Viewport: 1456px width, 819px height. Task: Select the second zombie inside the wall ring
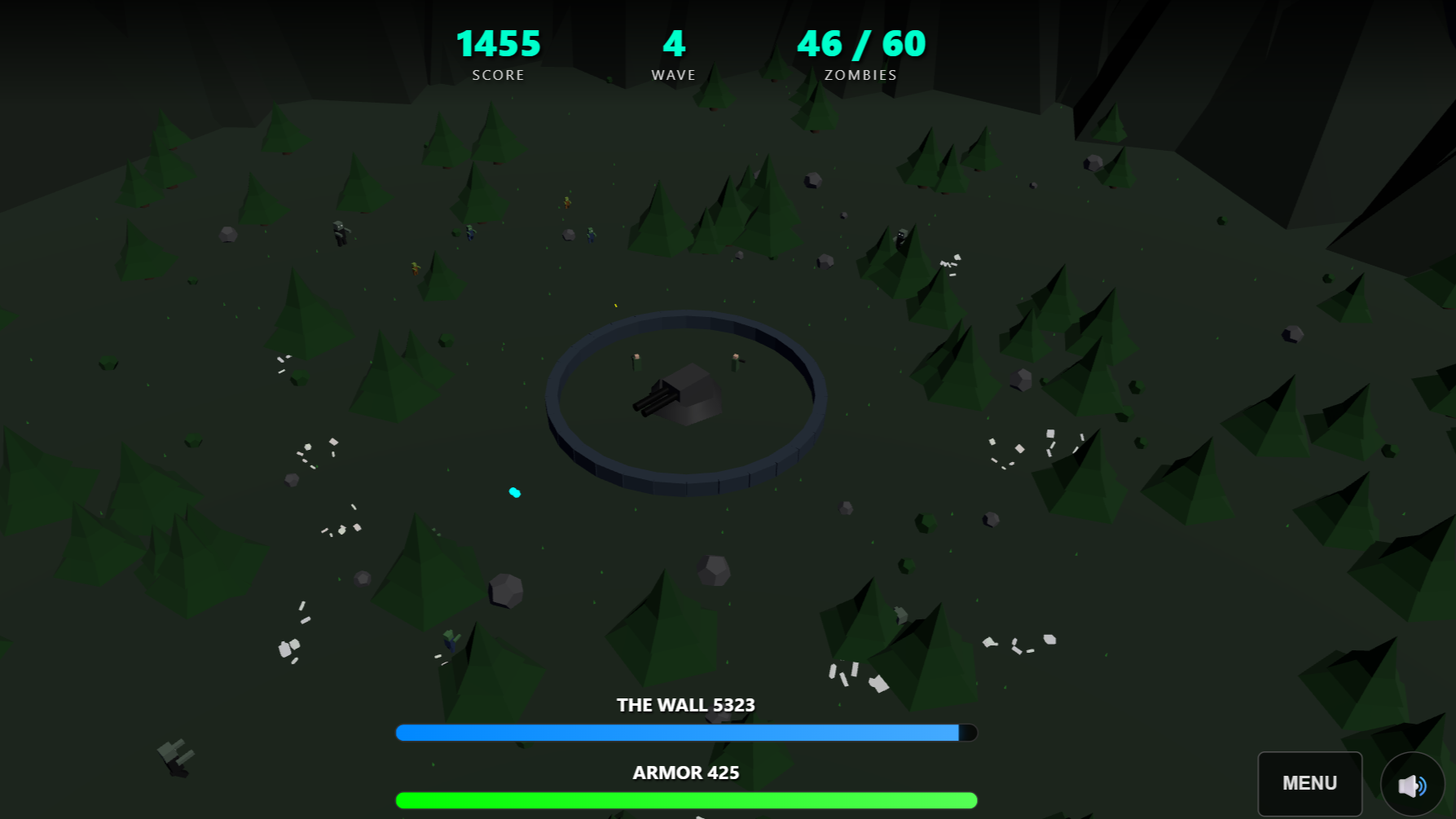[736, 361]
